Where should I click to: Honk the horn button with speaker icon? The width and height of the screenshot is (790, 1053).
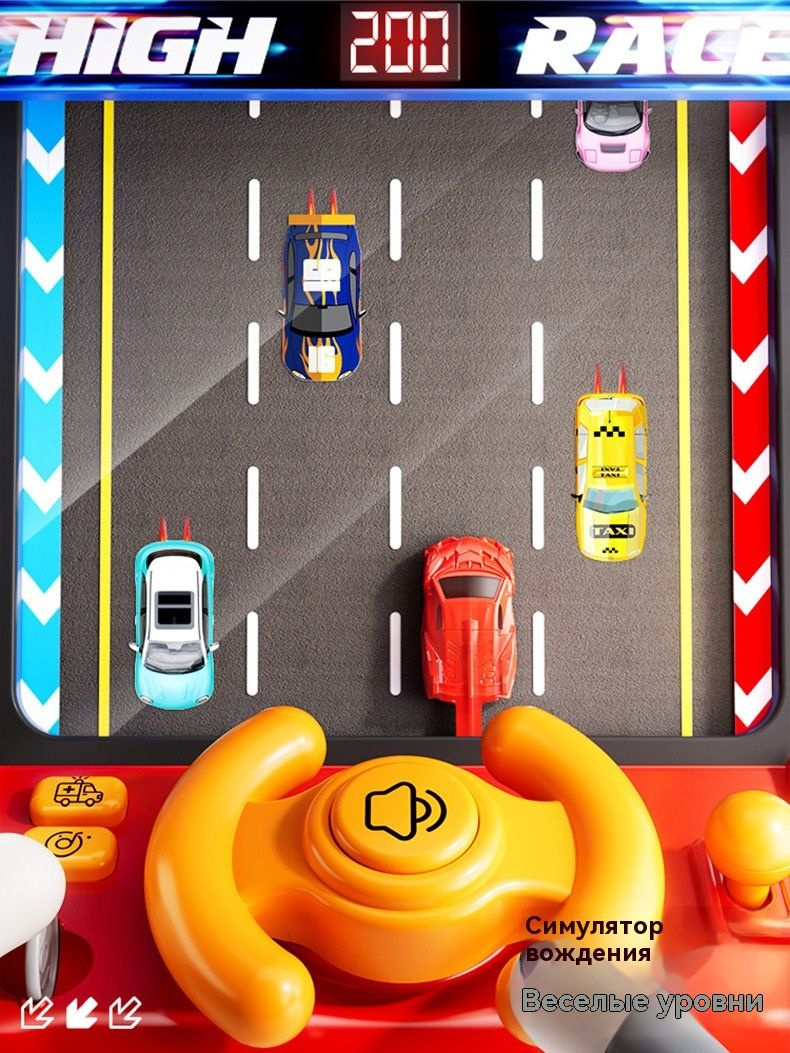pos(404,810)
